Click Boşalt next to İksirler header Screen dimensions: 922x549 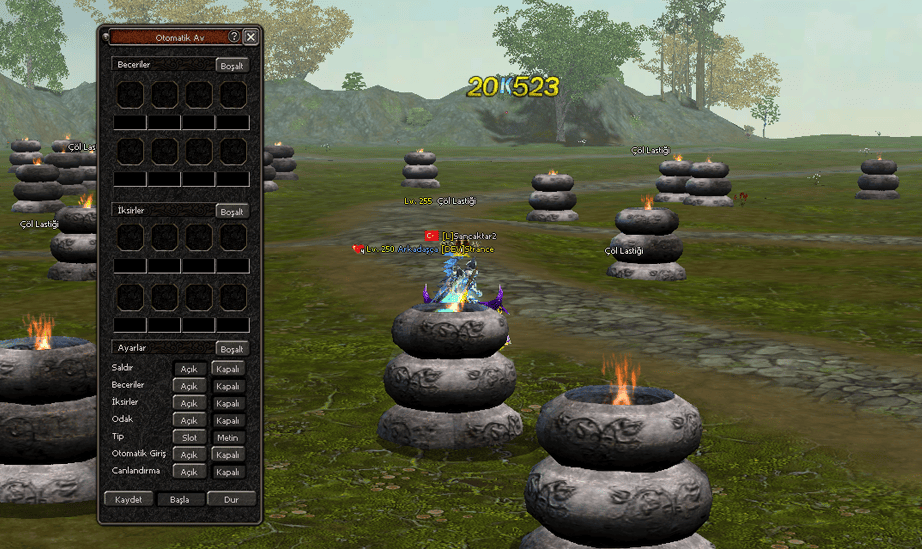(232, 211)
